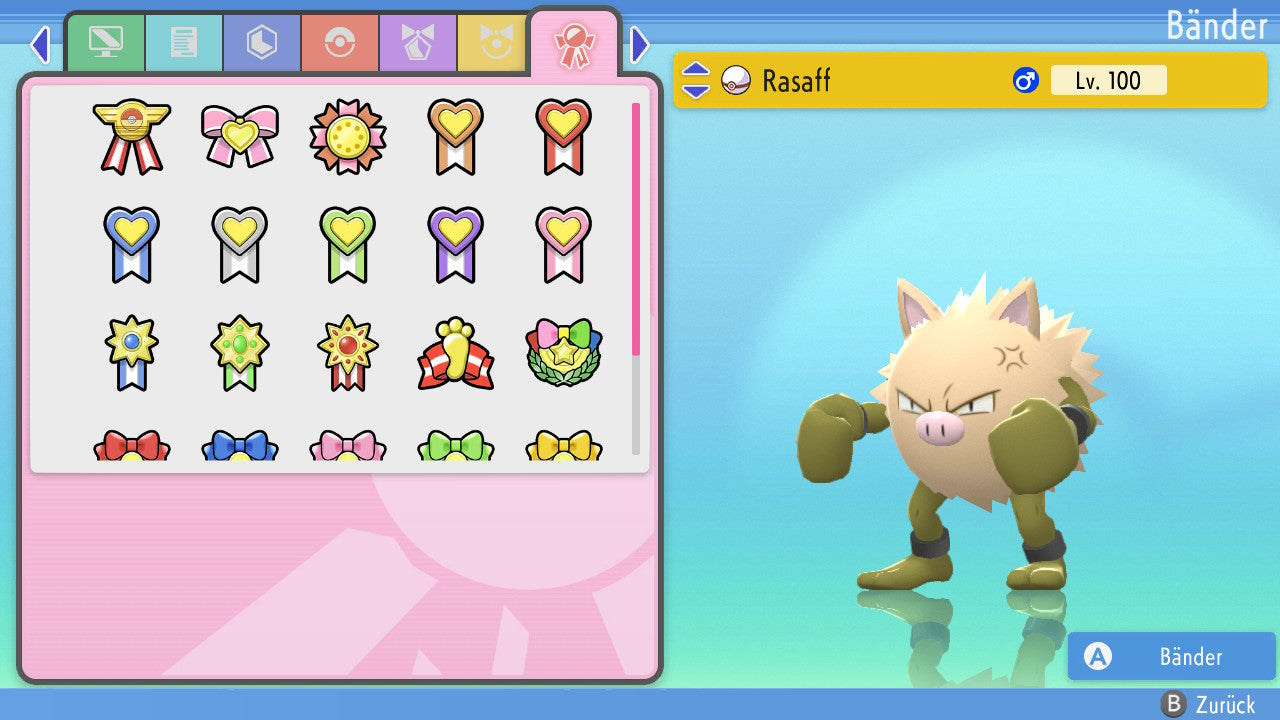Open the purple contest moves tab
This screenshot has width=1280, height=720.
(418, 43)
